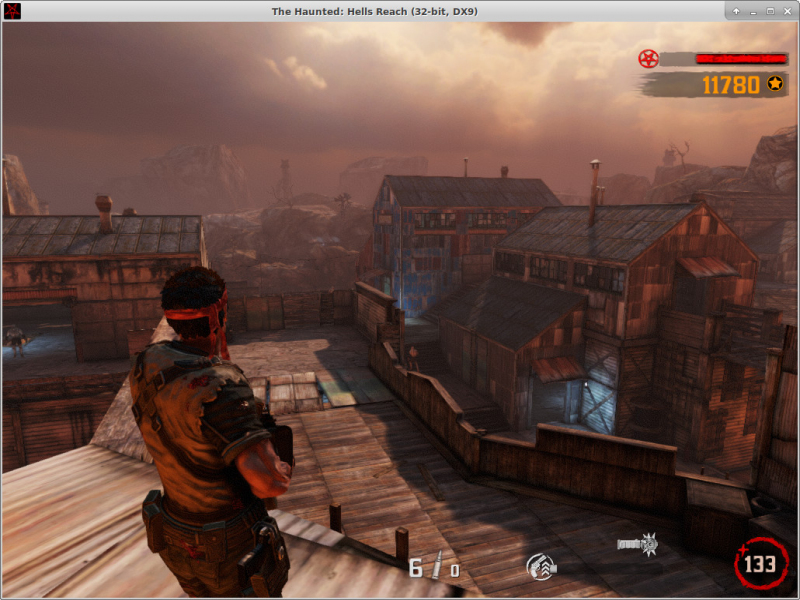Minimize the game window

tap(753, 11)
